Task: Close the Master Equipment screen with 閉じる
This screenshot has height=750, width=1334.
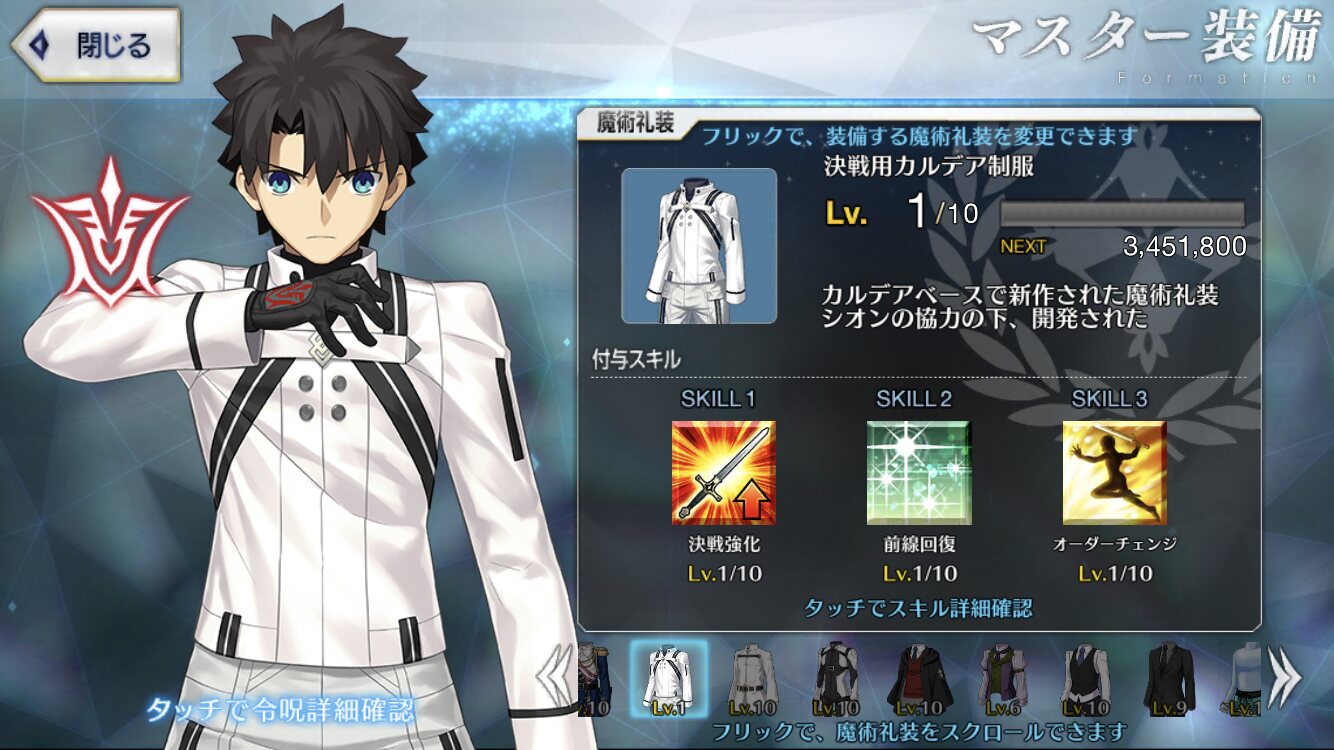Action: tap(98, 45)
